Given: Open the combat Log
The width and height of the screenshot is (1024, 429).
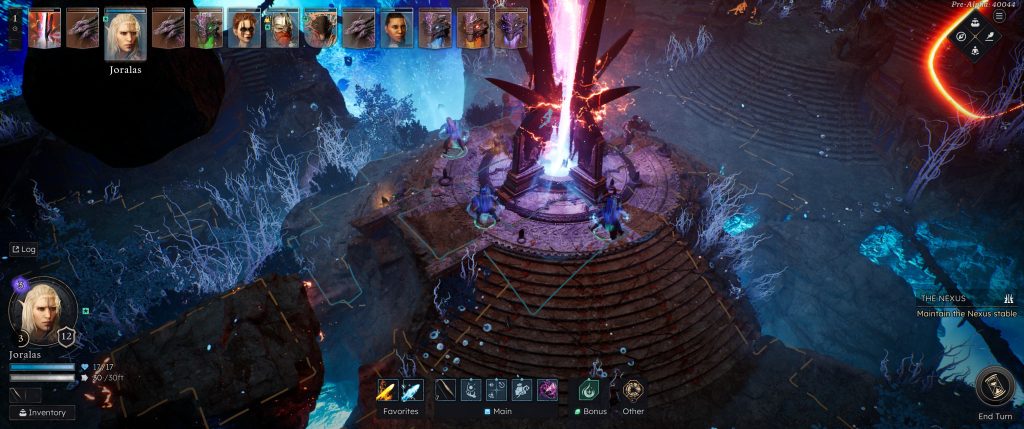Looking at the screenshot, I should [x=23, y=249].
